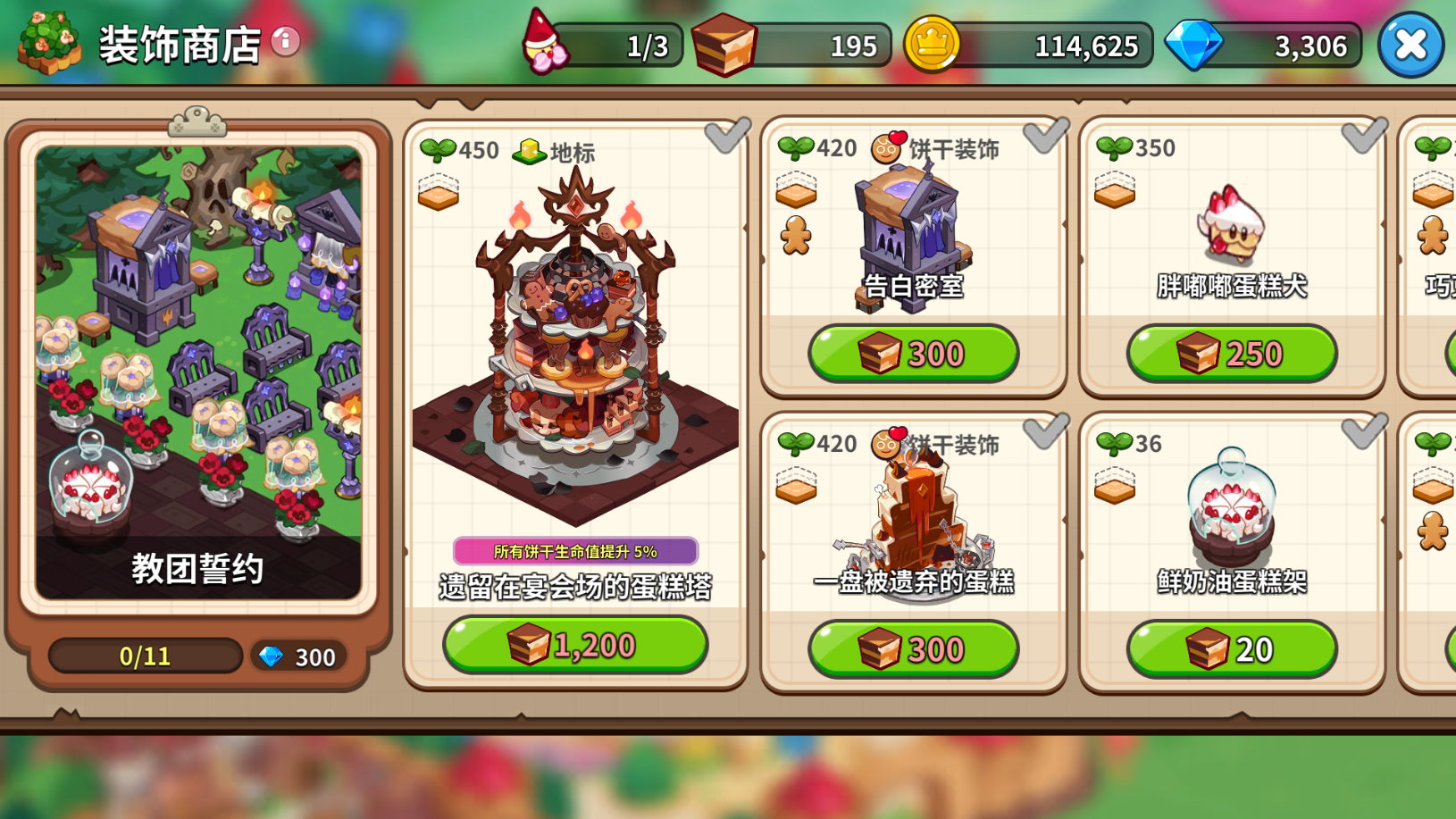Toggle the checkmark on 一盘被遗弃的蛋糕 card
The image size is (1456, 819).
point(1045,430)
